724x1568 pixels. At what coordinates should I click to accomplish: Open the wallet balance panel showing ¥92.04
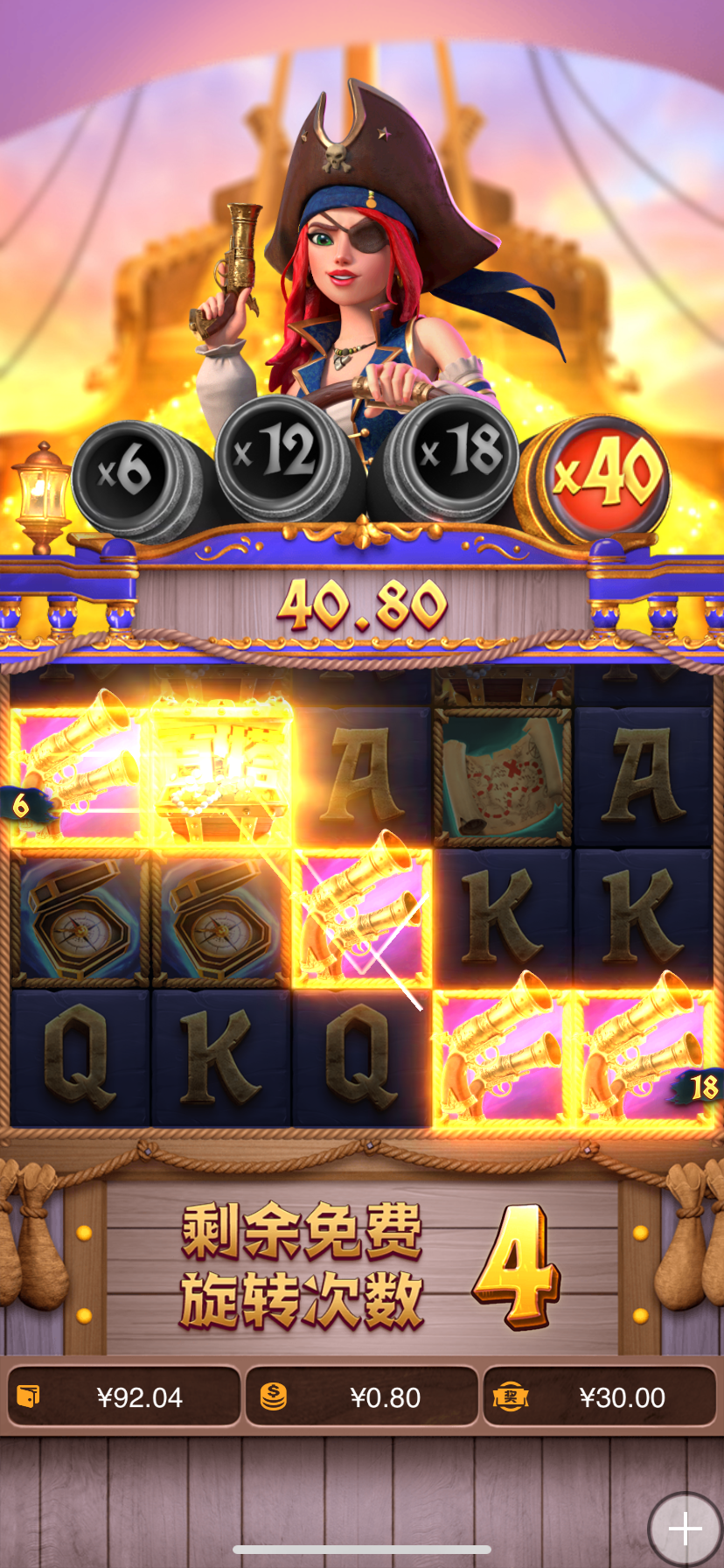tap(123, 1397)
